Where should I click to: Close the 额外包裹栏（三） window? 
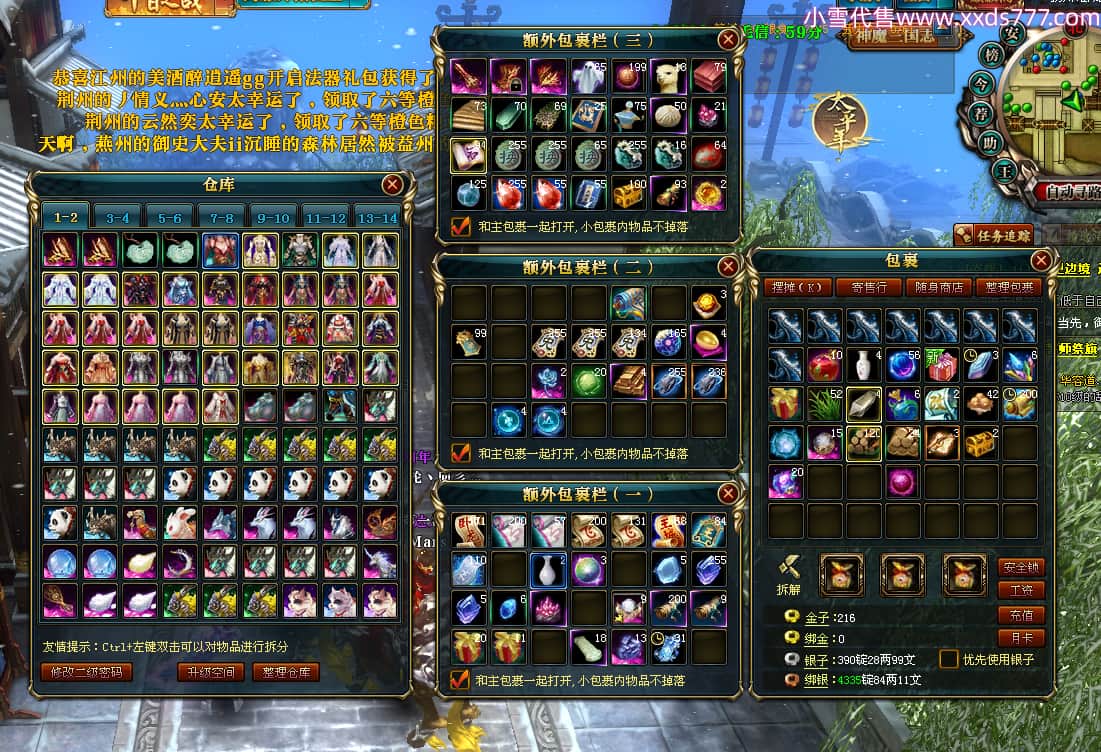tap(728, 39)
